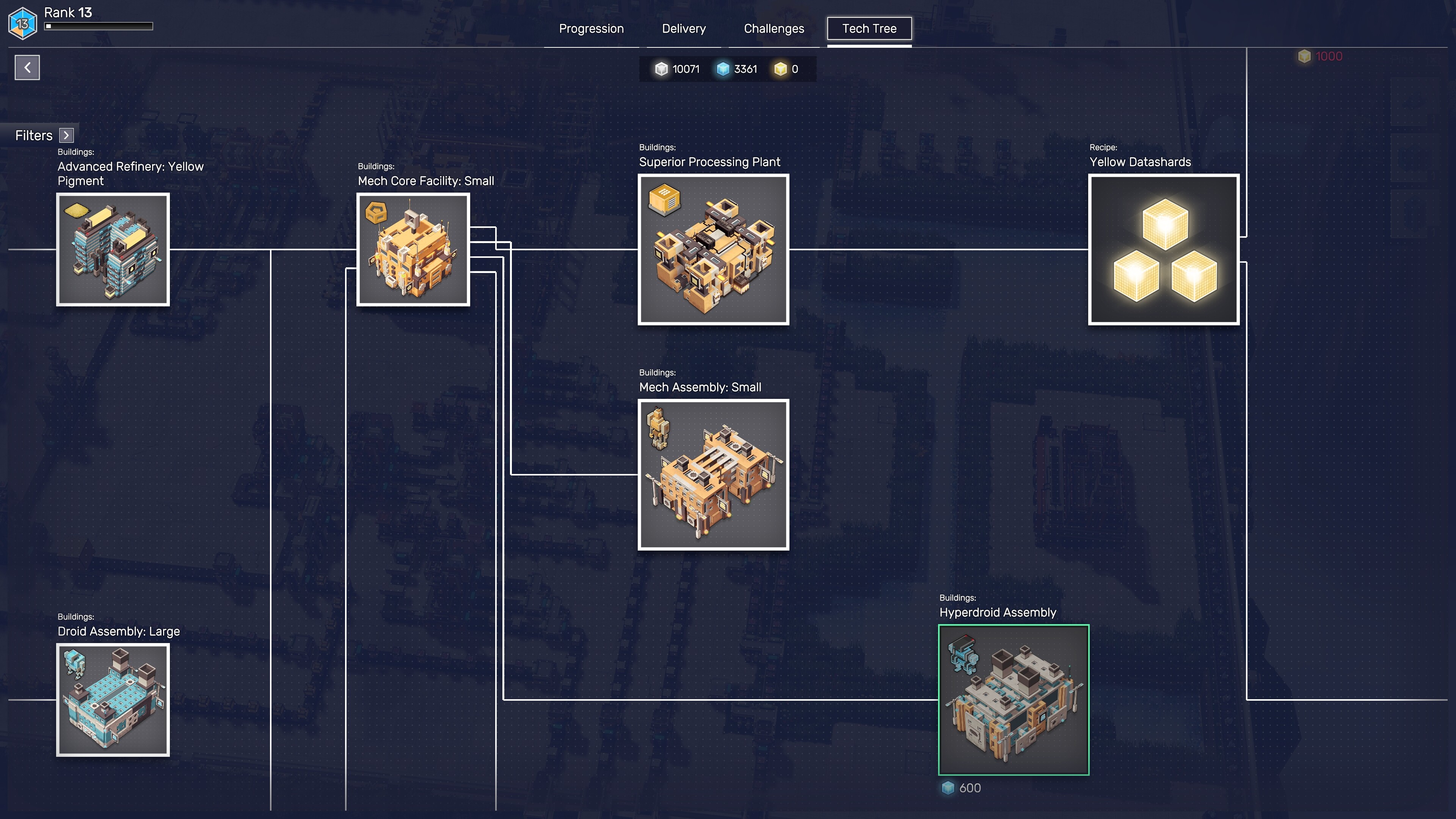The image size is (1456, 819).
Task: Pick the Mech Assembly: Small node
Action: 713,475
